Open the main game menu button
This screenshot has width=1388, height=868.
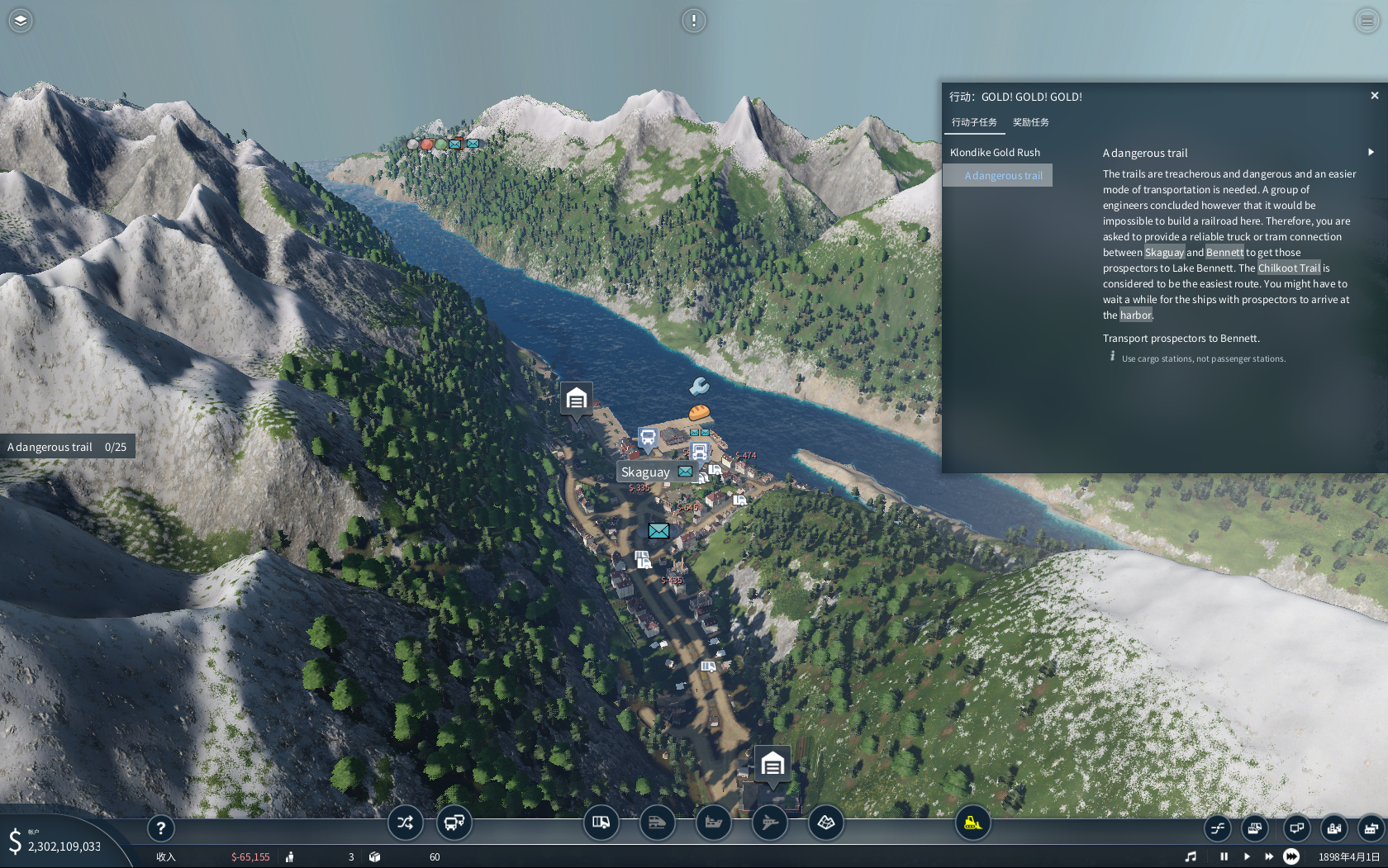pyautogui.click(x=1367, y=21)
